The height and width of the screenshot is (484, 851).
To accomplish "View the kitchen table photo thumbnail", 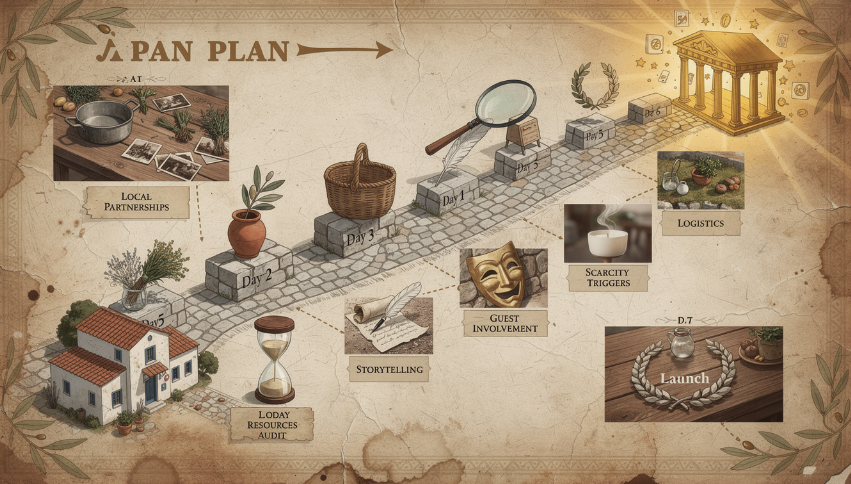I will point(140,132).
